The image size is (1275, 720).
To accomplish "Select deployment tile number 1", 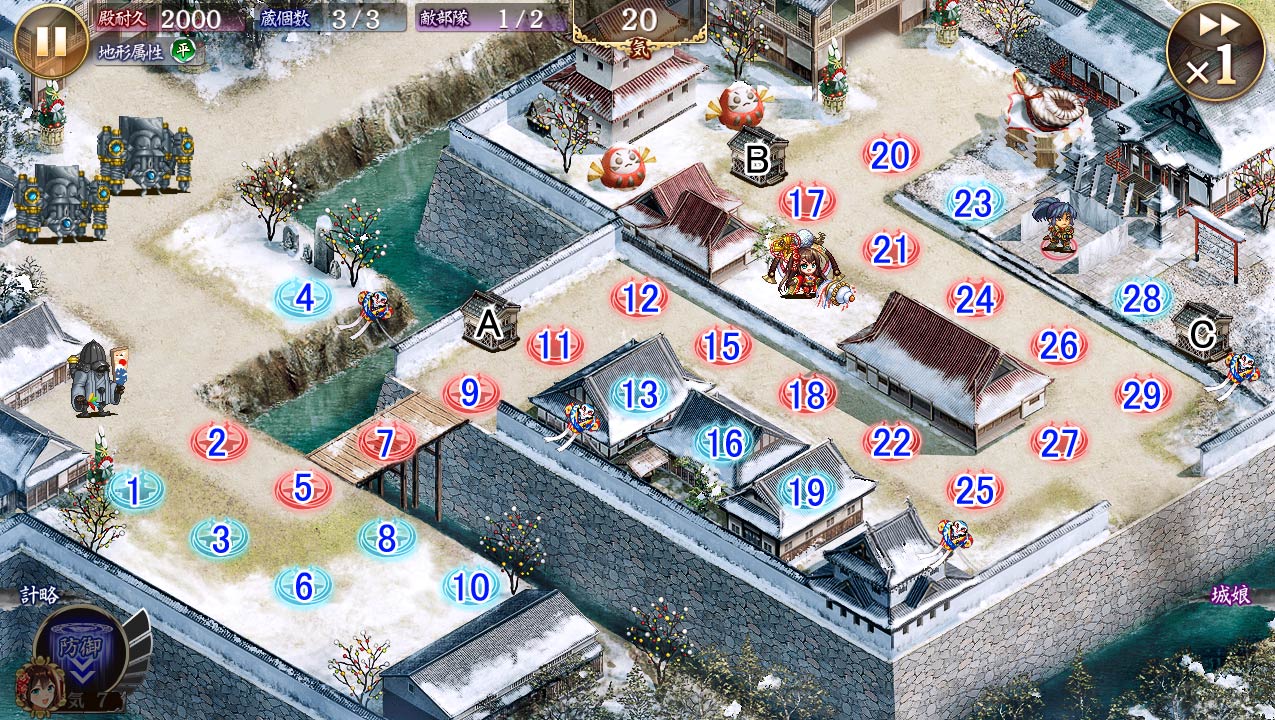I will (x=134, y=490).
